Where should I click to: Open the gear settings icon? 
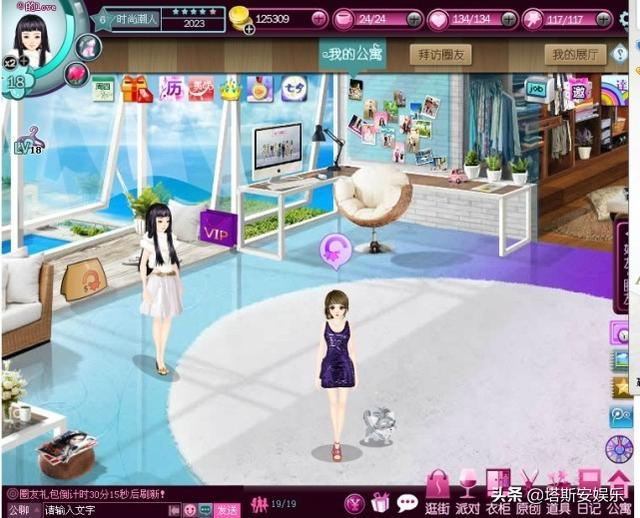pos(603,18)
